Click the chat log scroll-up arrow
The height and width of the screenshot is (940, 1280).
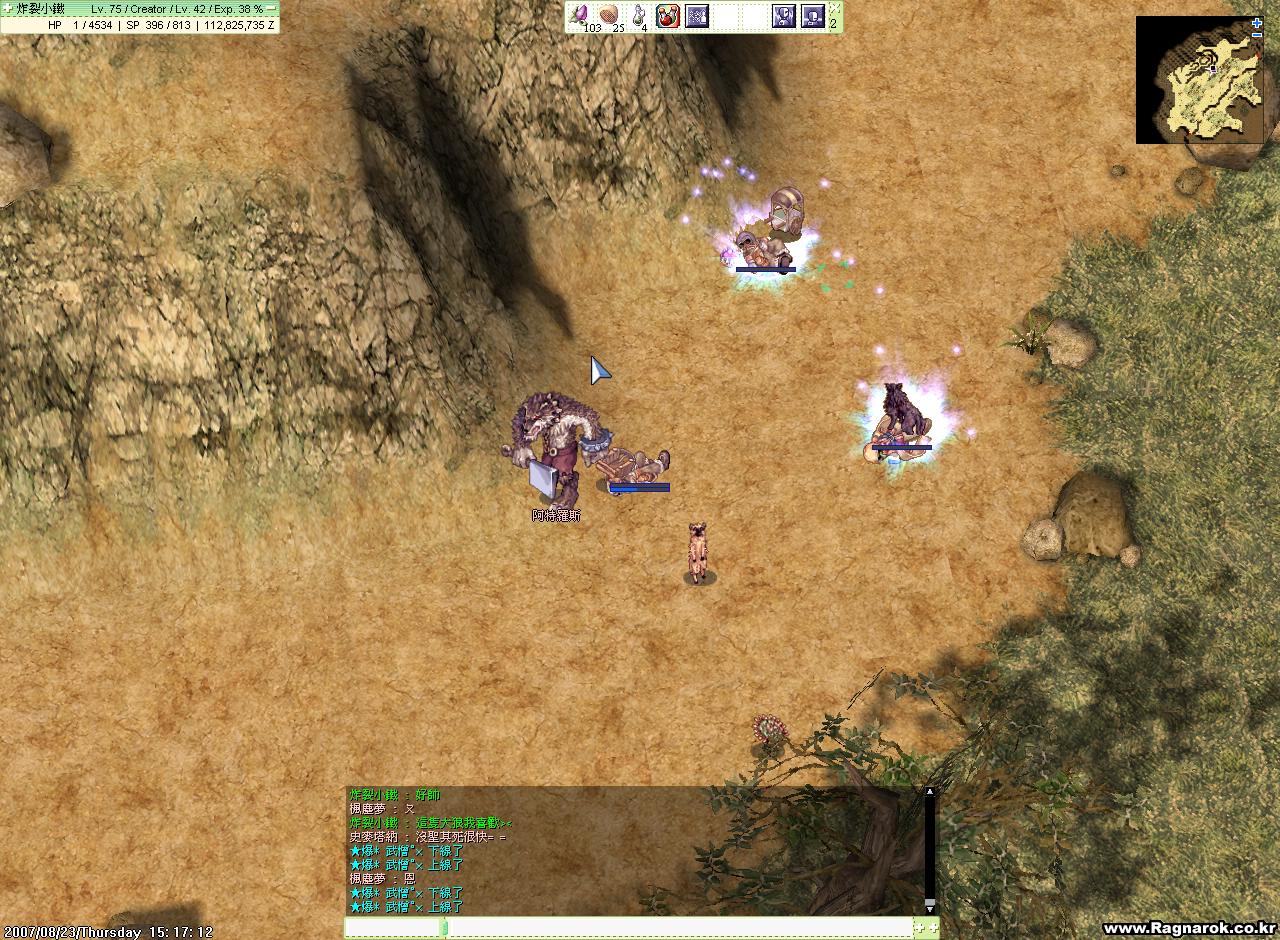pyautogui.click(x=930, y=792)
